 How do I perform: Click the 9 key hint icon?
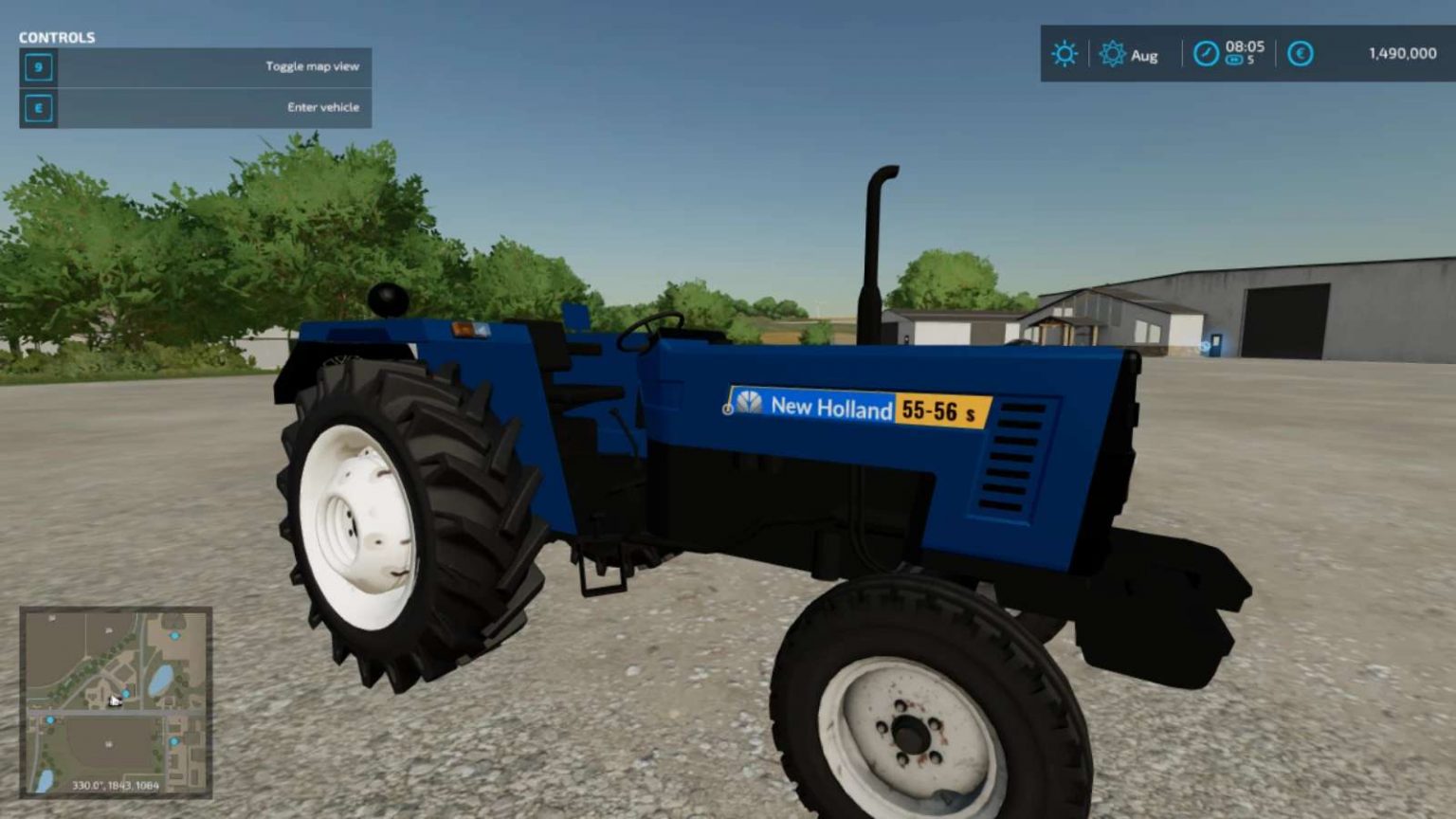tap(36, 66)
